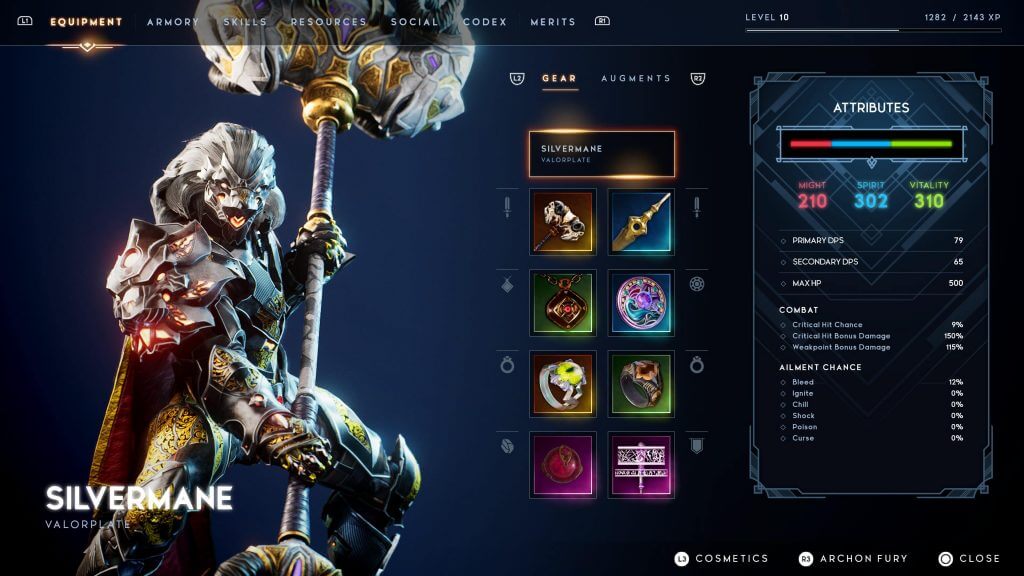The height and width of the screenshot is (576, 1024).
Task: Open the Codex tab
Action: 485,22
